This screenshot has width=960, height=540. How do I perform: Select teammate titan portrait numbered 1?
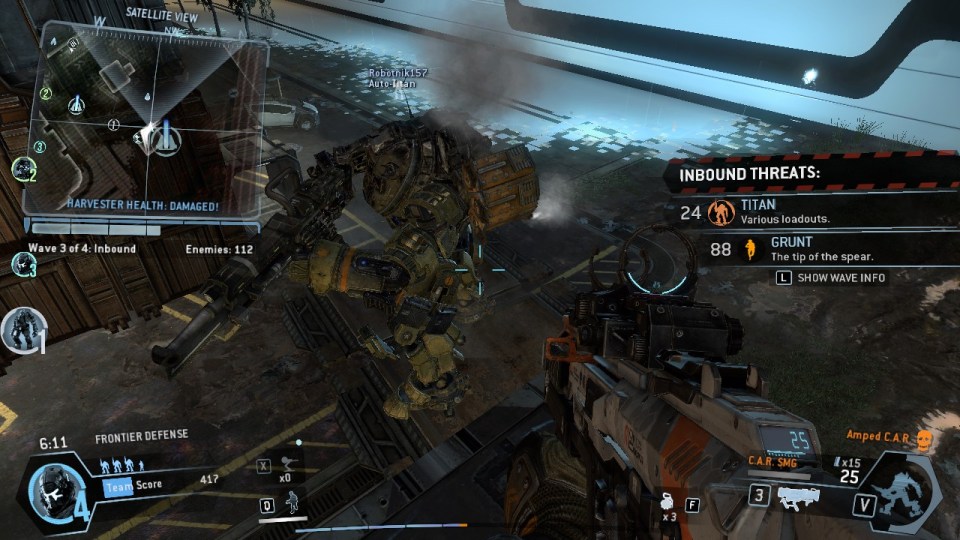point(20,328)
